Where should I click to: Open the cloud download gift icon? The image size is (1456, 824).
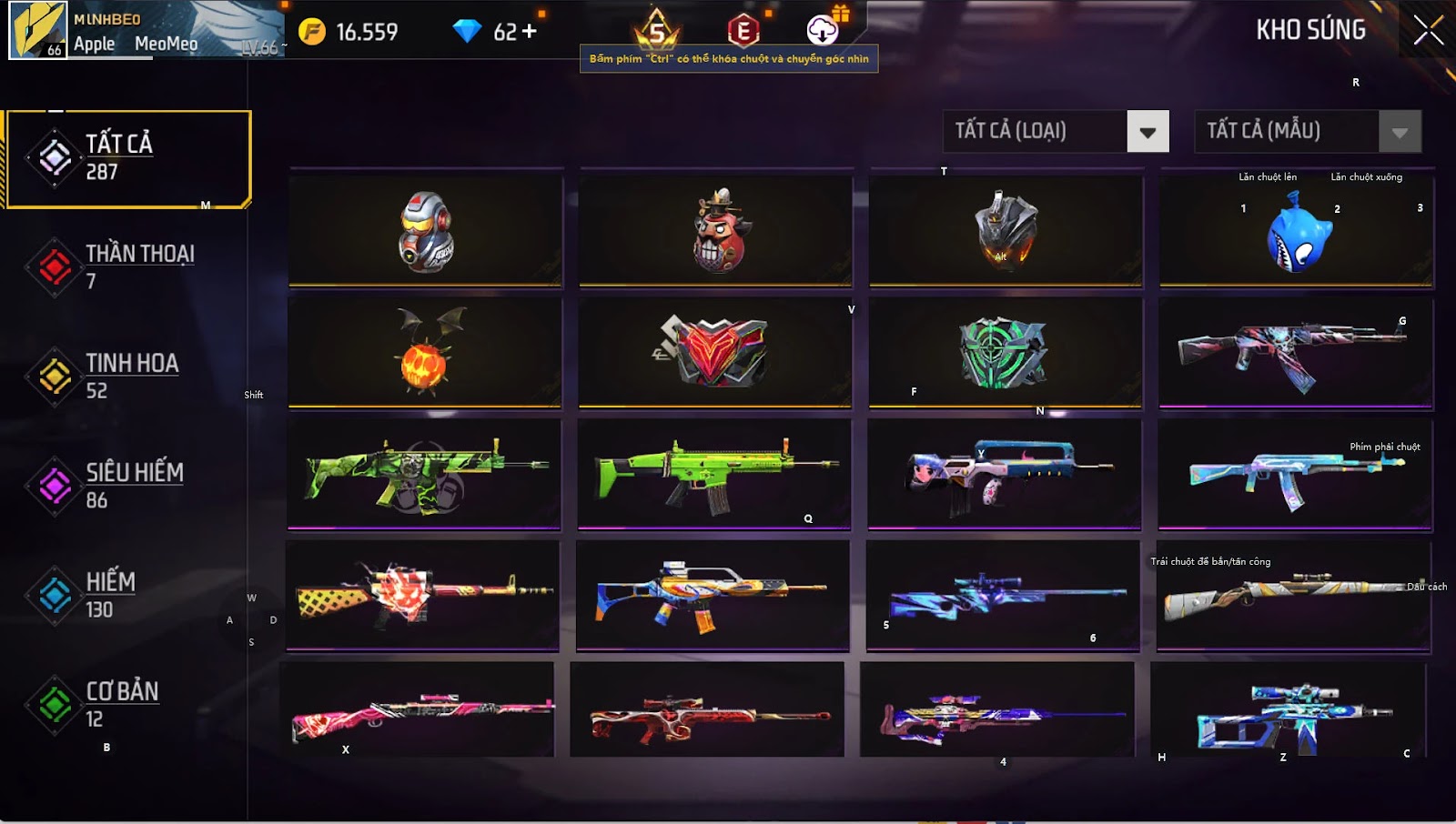[824, 29]
